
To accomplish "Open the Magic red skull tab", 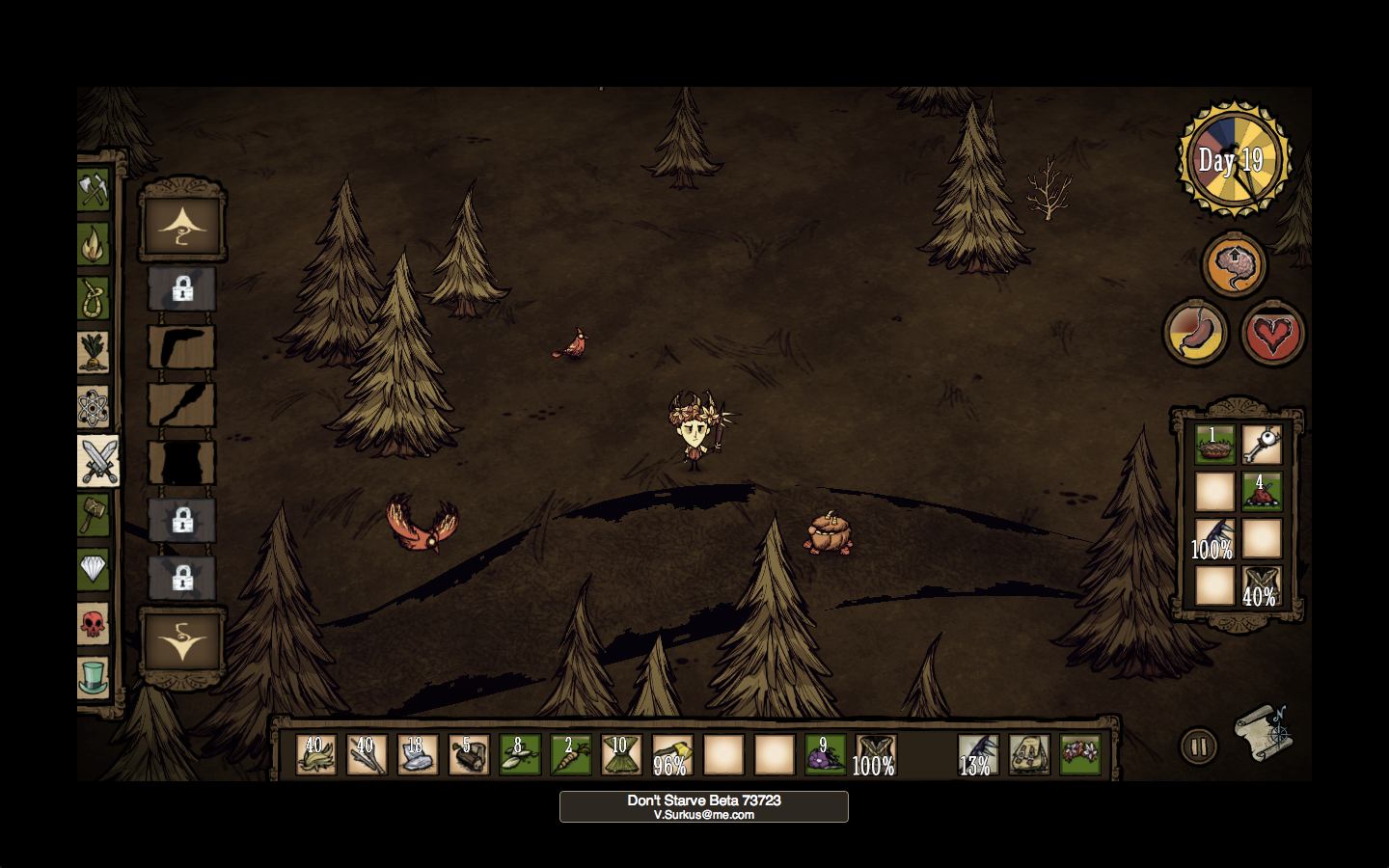I will click(x=93, y=624).
